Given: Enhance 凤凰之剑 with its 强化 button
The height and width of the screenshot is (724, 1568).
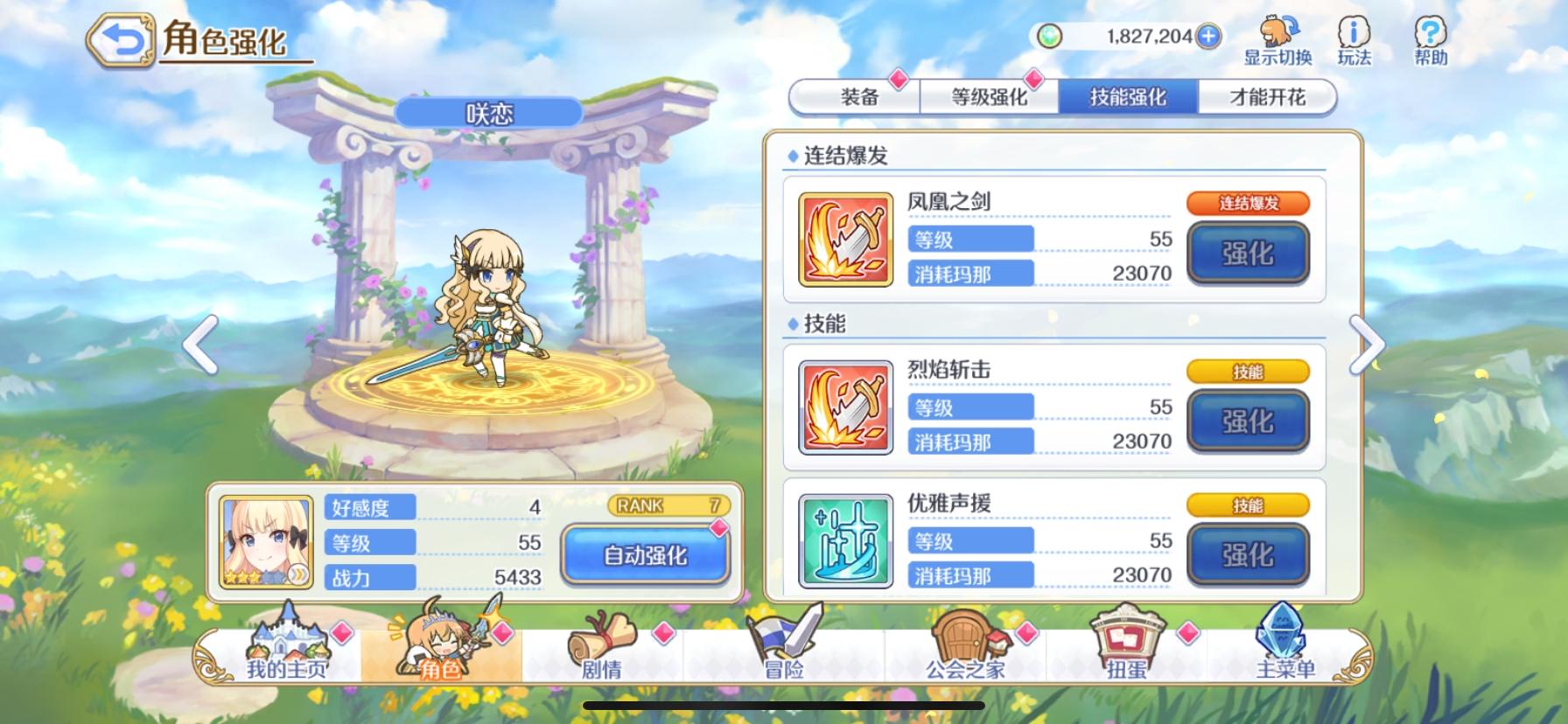Looking at the screenshot, I should click(1248, 254).
